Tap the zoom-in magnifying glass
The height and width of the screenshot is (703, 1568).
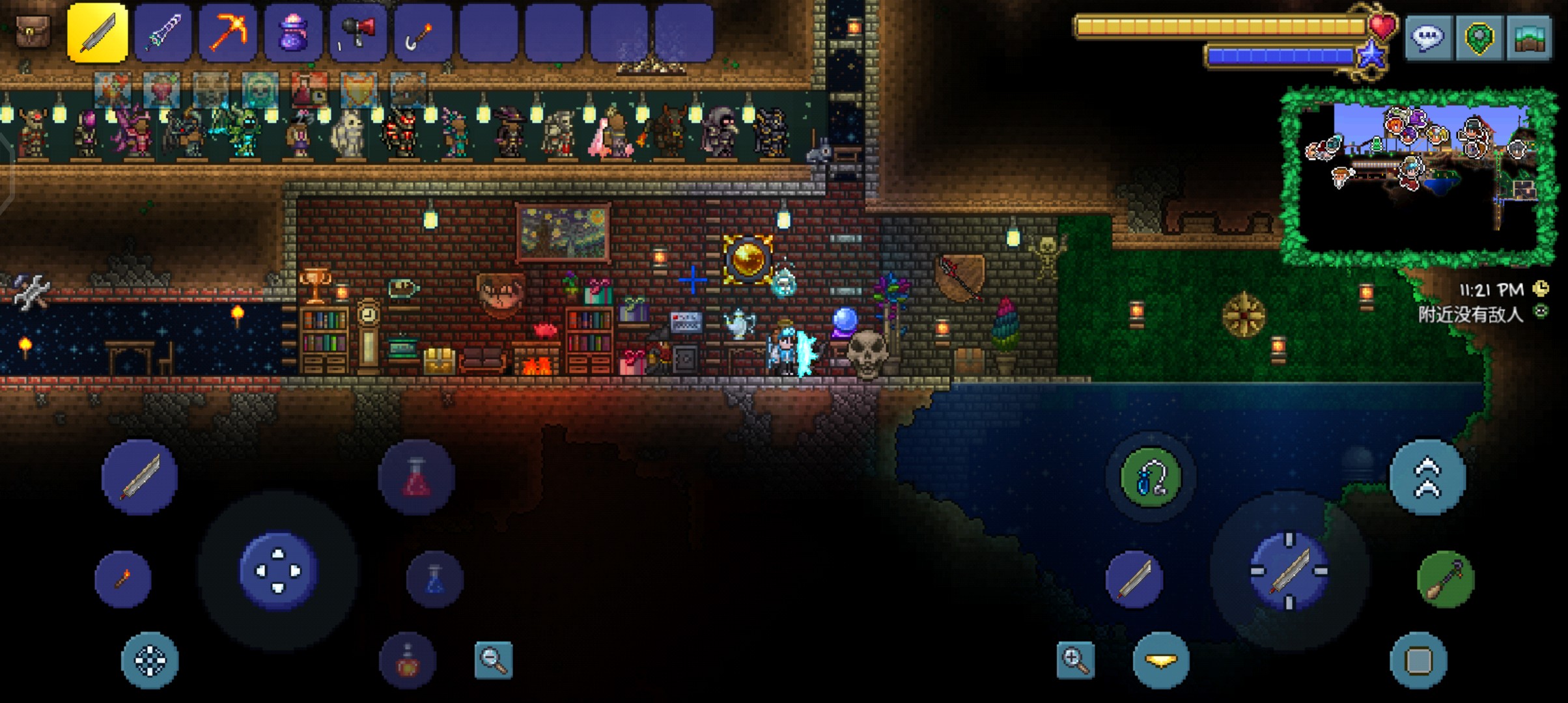click(1075, 660)
